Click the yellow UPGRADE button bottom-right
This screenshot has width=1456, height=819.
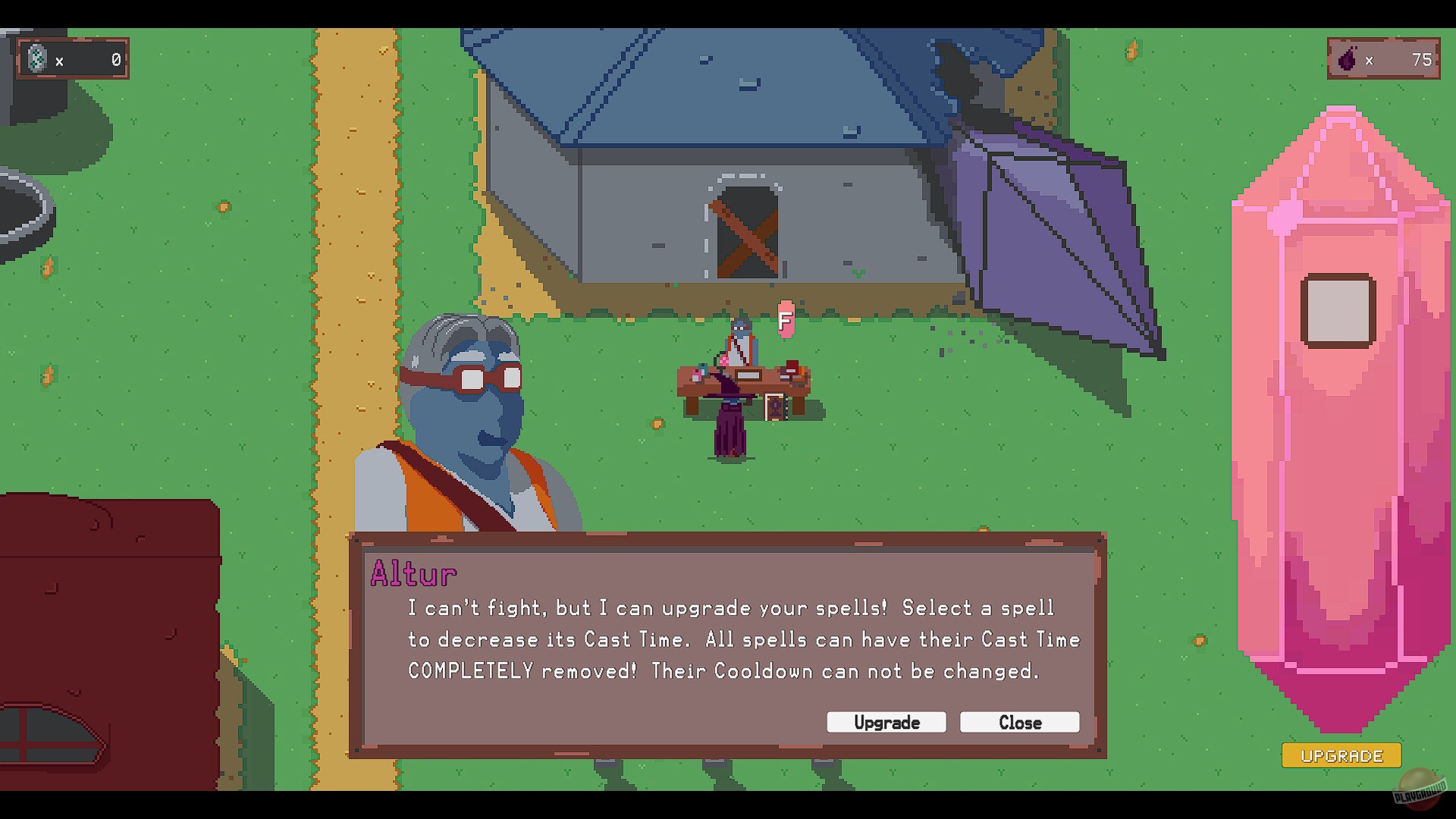pos(1341,755)
